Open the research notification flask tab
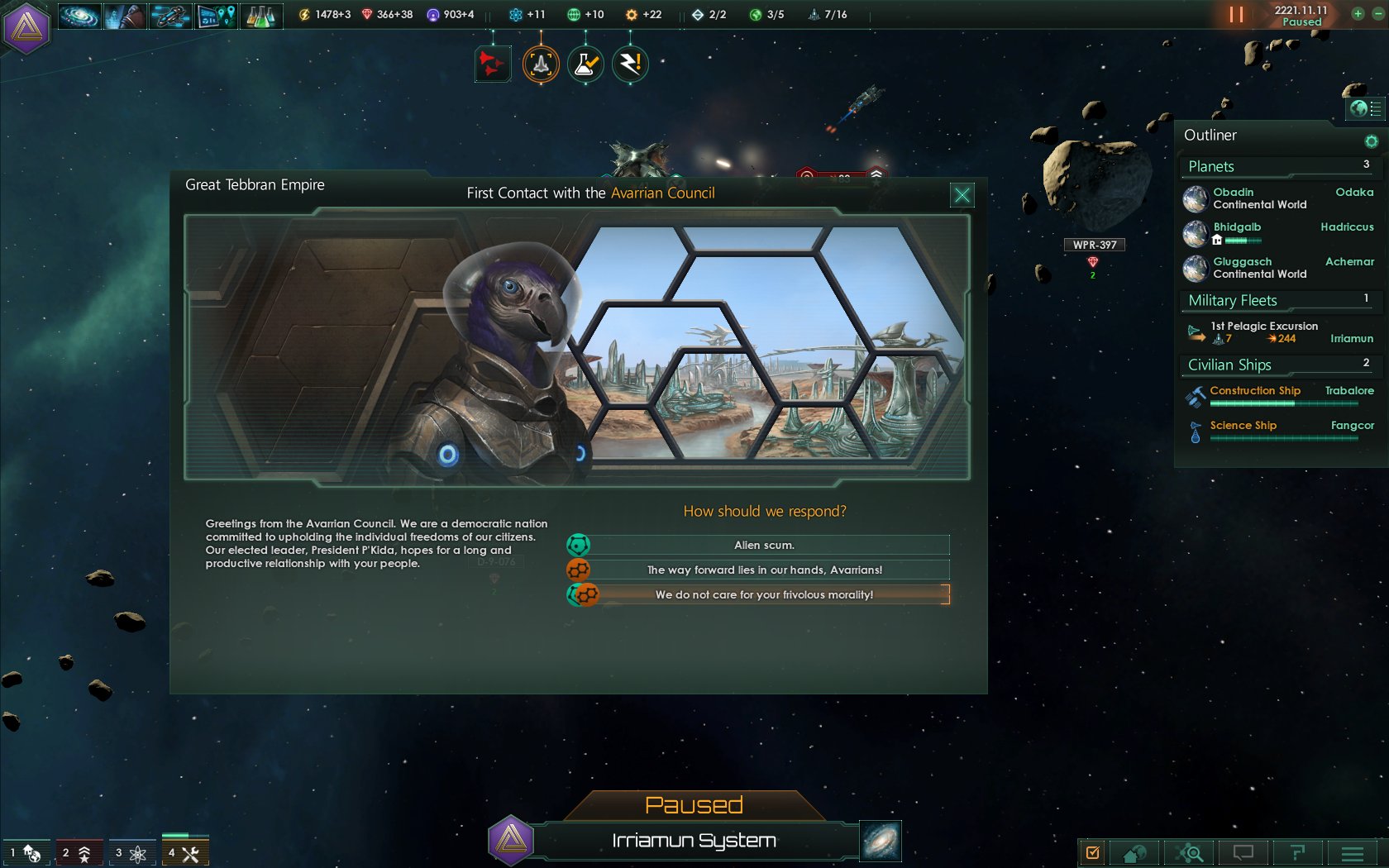The height and width of the screenshot is (868, 1389). click(x=585, y=64)
